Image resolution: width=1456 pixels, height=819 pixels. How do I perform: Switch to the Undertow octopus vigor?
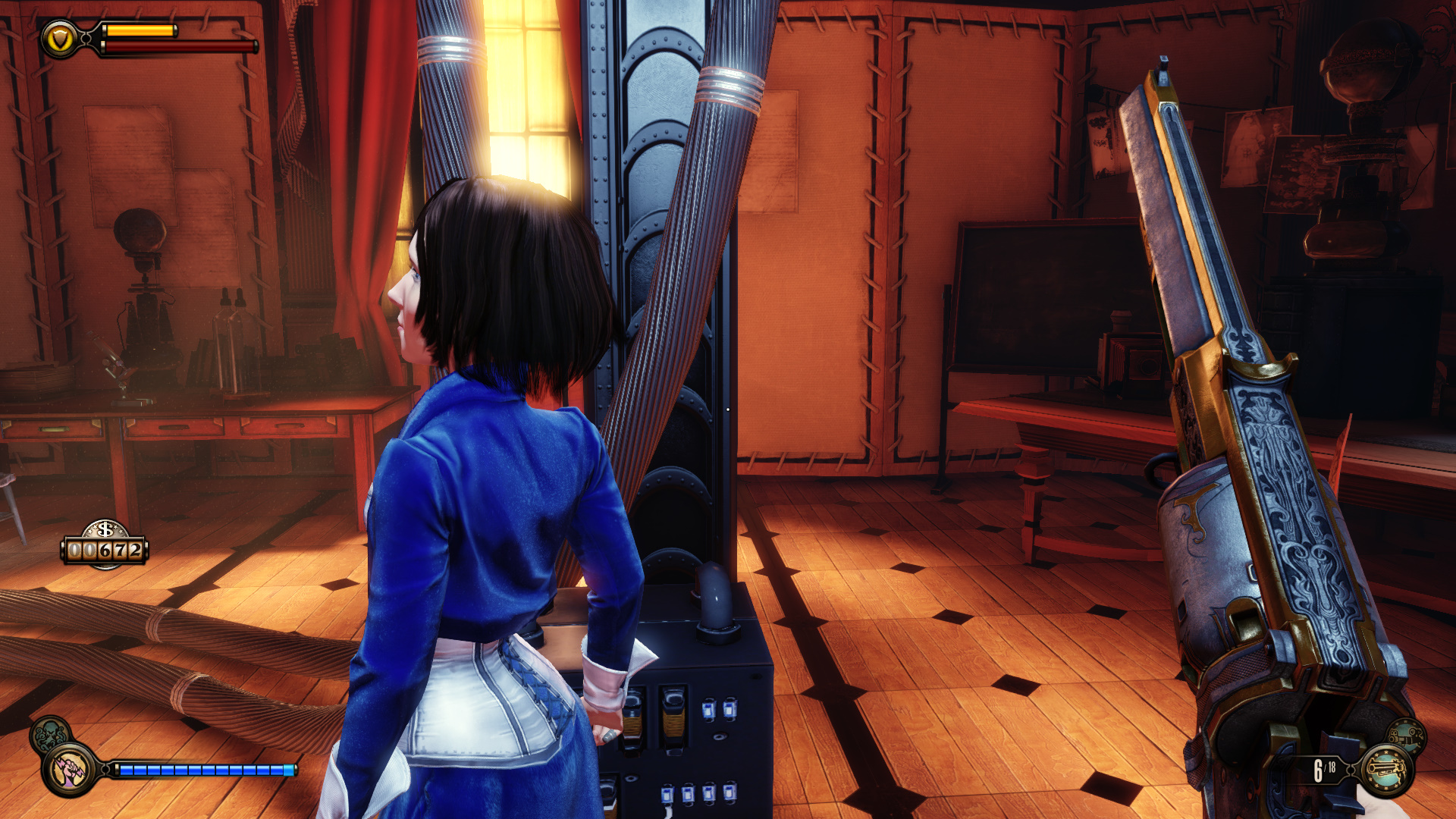tap(49, 733)
